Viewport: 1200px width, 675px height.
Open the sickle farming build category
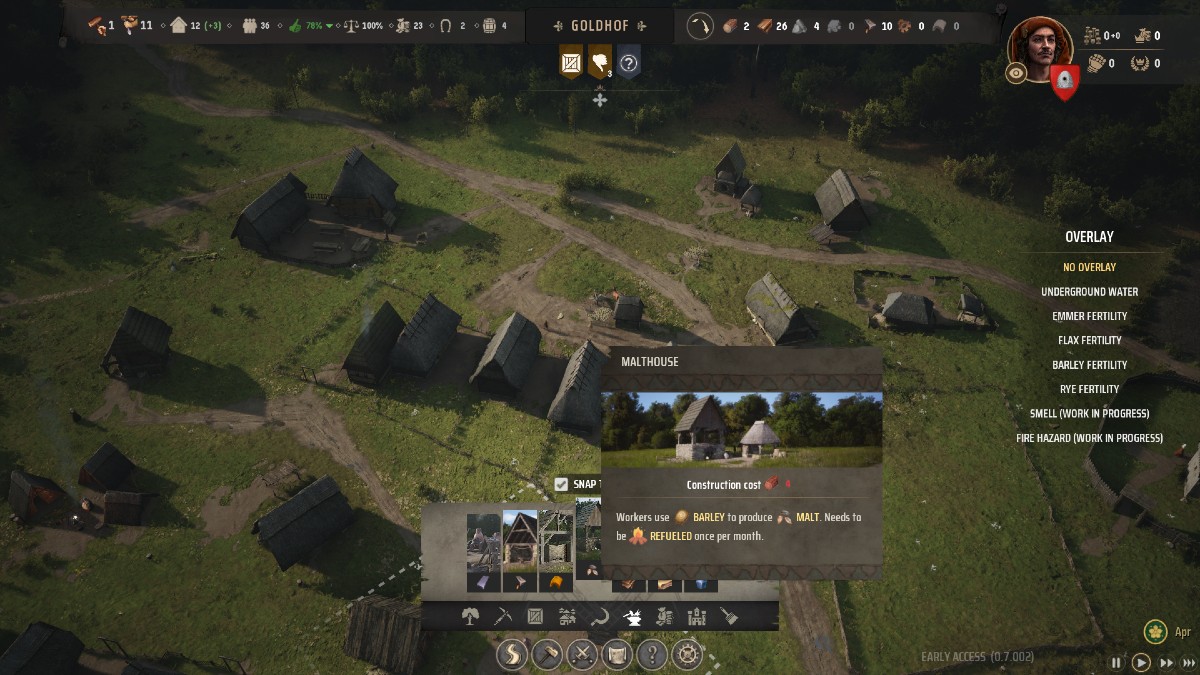click(x=599, y=617)
